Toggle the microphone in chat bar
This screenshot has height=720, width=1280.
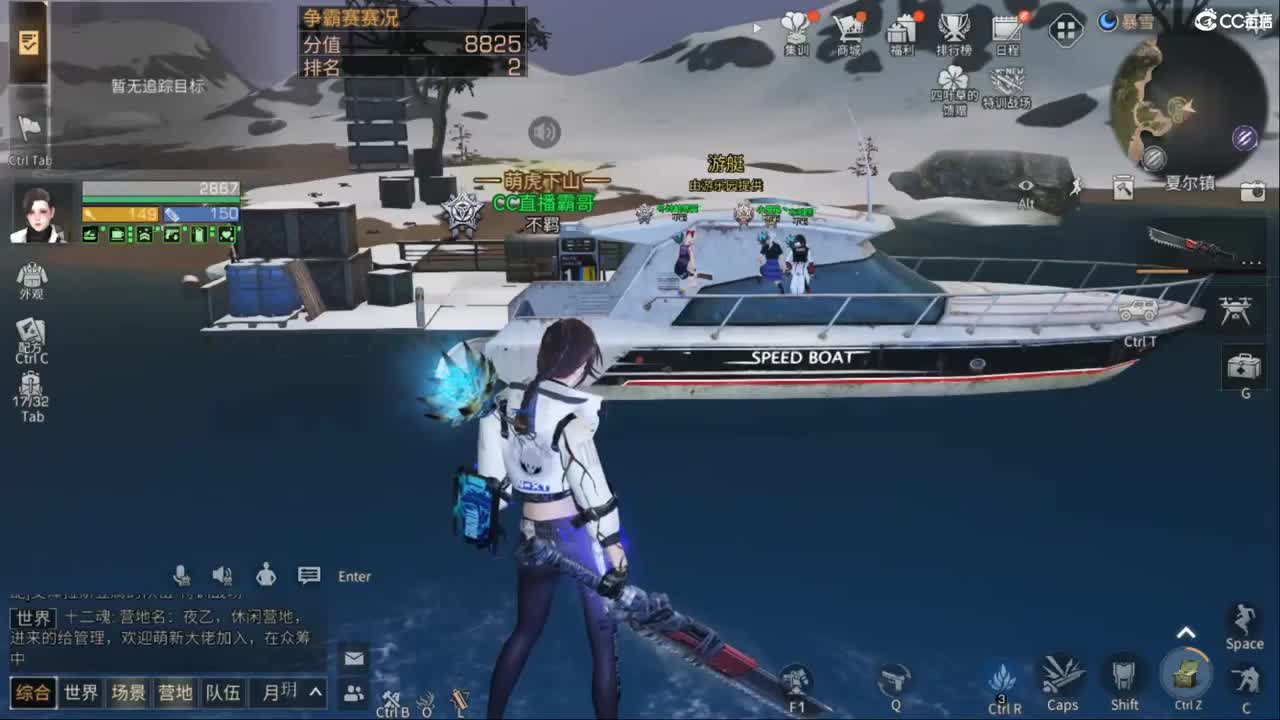(x=182, y=573)
